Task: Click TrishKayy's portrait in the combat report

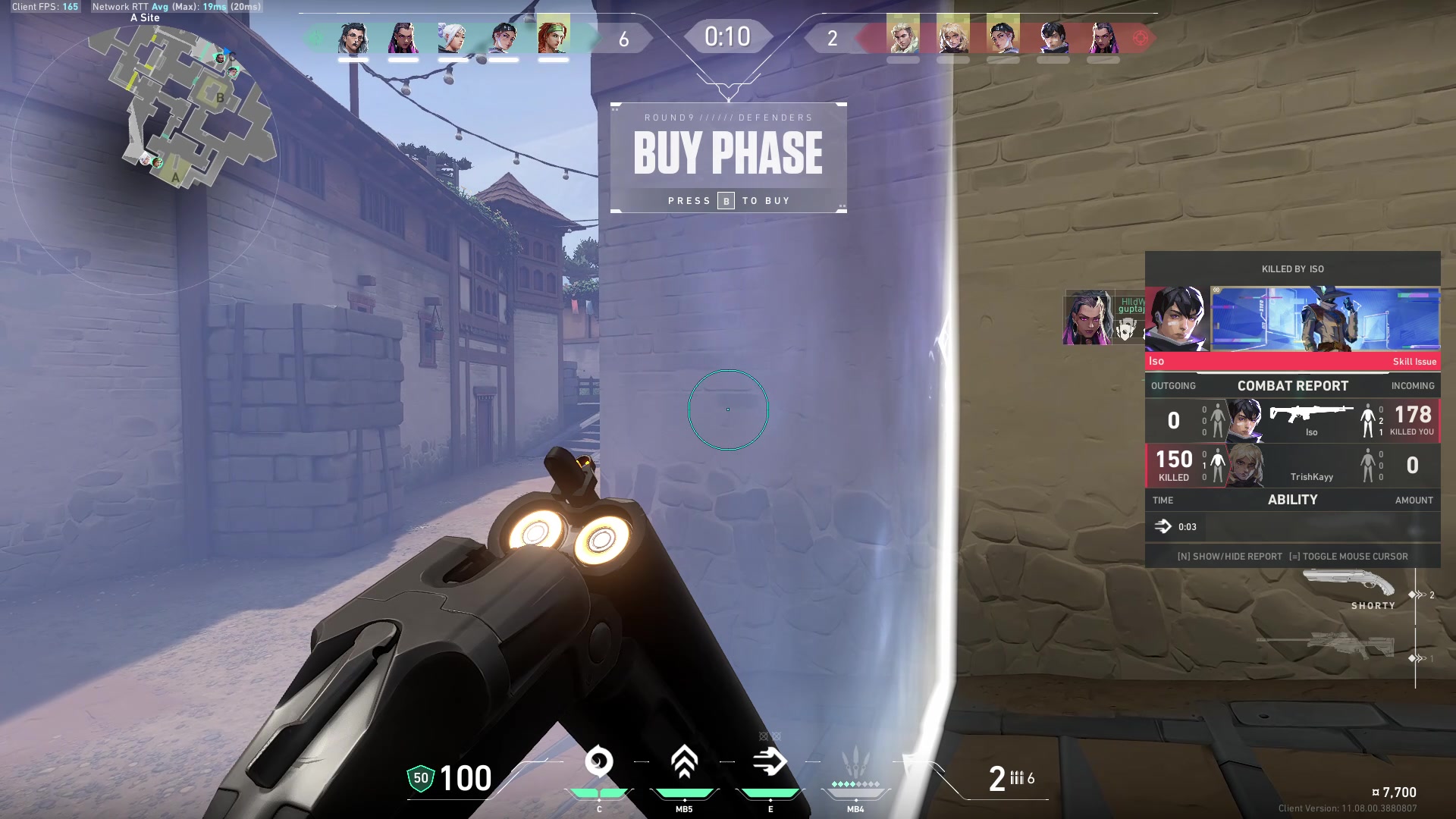Action: click(x=1247, y=466)
